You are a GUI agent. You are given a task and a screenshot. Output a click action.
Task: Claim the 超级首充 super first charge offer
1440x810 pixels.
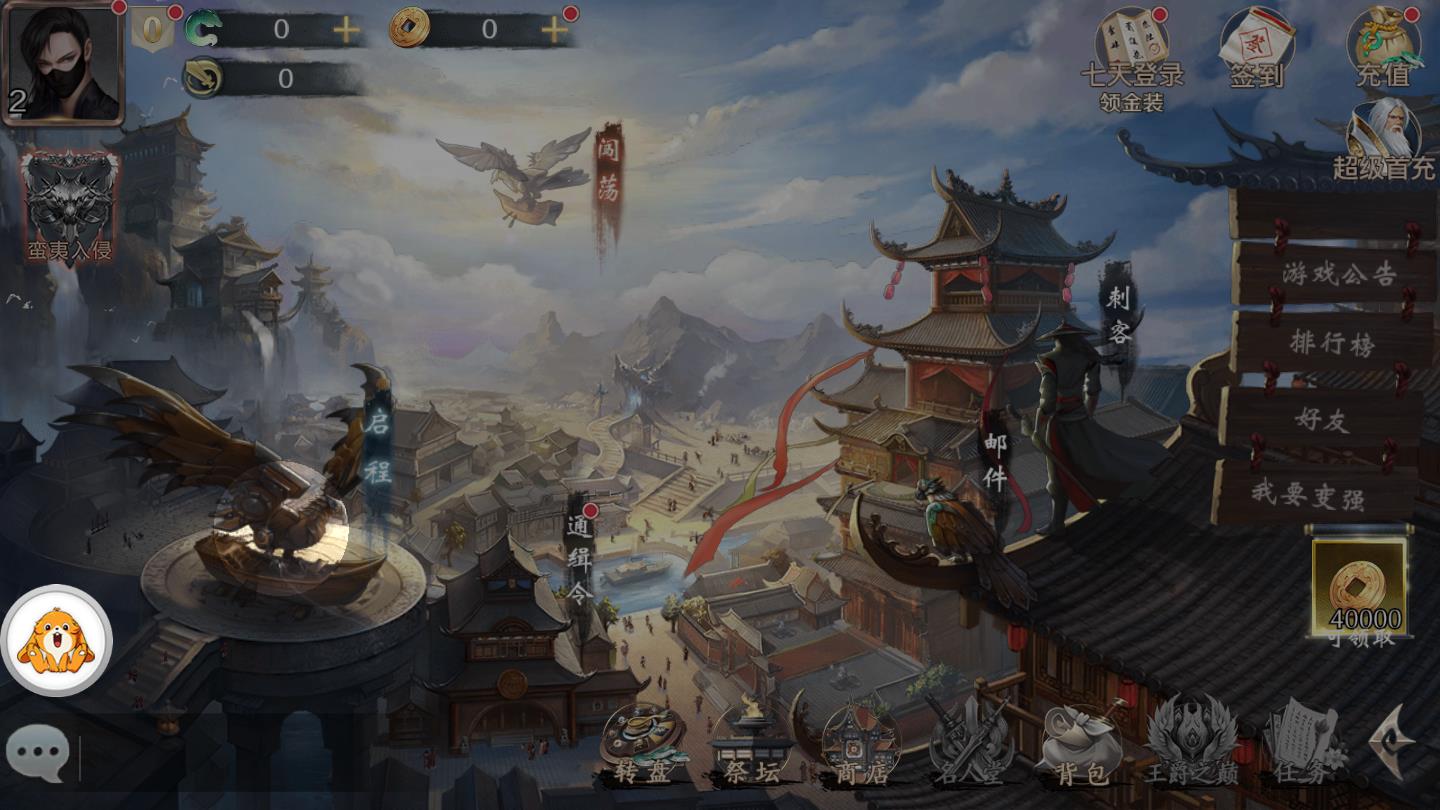[1388, 140]
